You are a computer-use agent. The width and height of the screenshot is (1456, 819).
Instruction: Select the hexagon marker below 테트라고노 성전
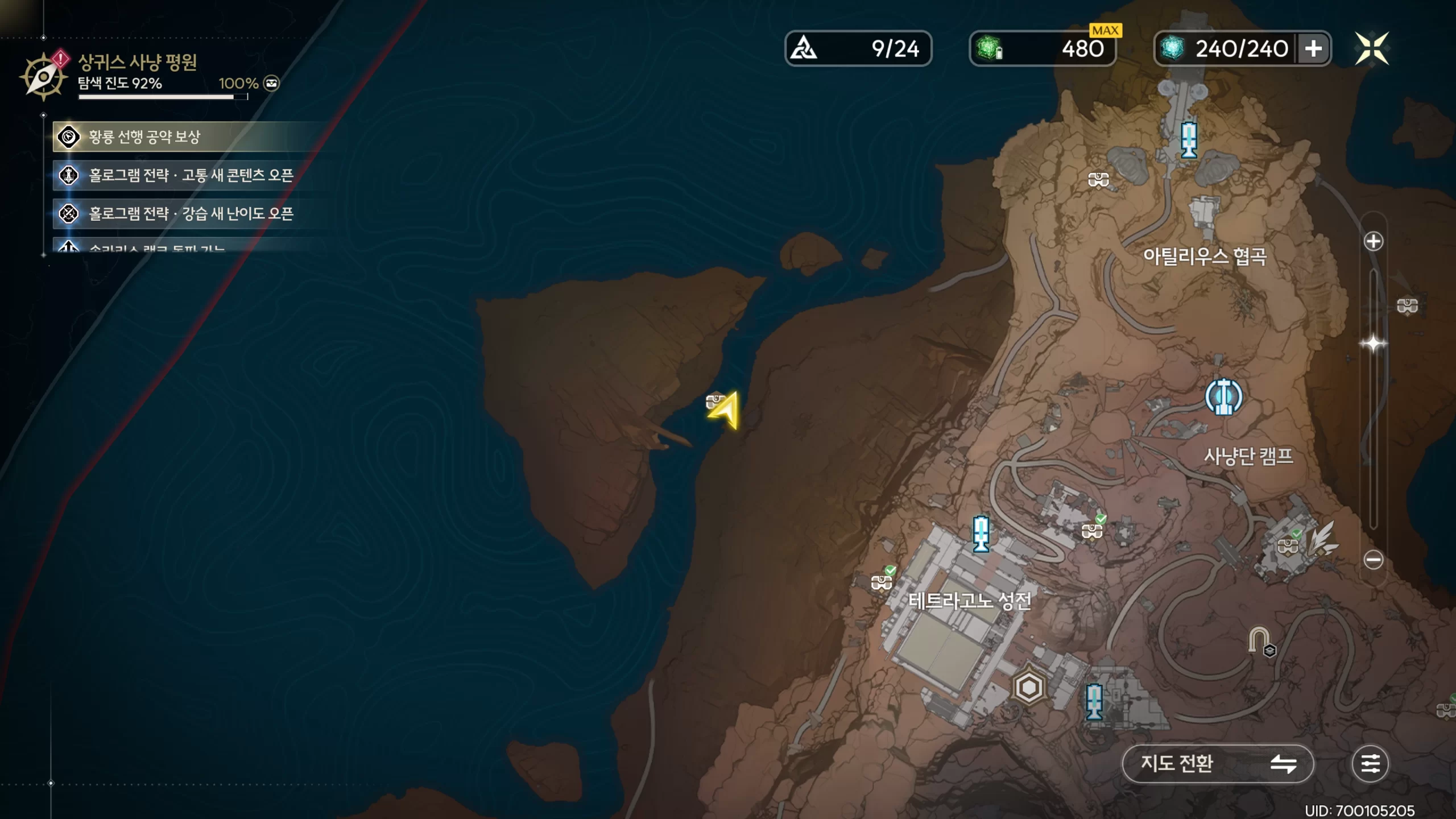(x=1028, y=688)
